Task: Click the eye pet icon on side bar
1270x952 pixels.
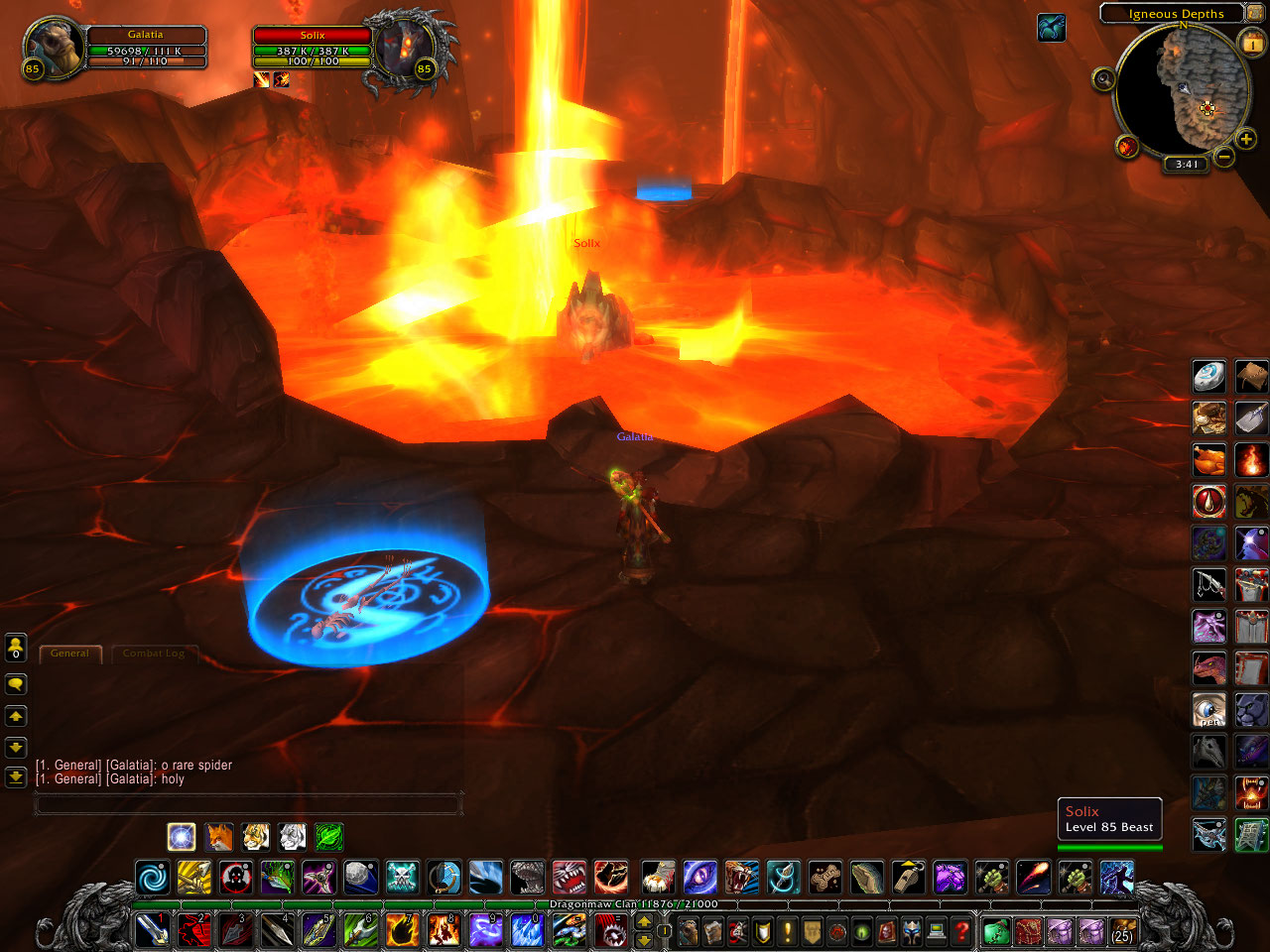Action: (x=1208, y=710)
